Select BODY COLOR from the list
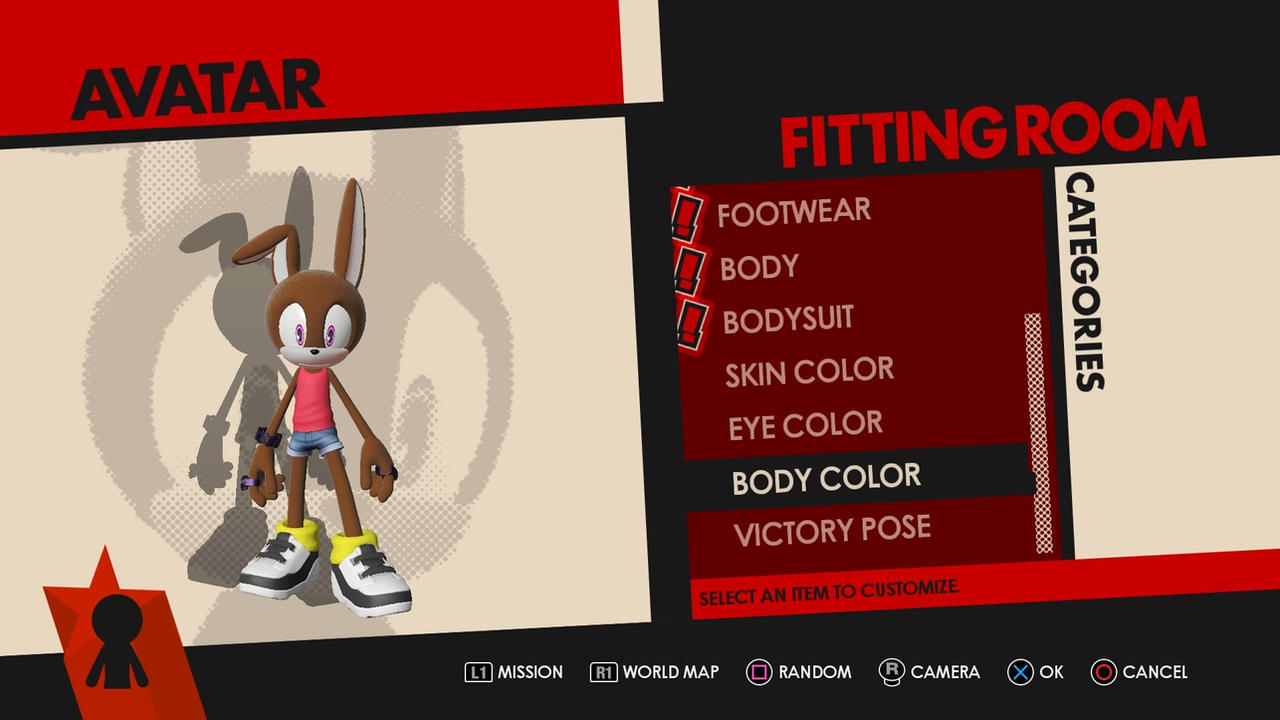 coord(826,480)
